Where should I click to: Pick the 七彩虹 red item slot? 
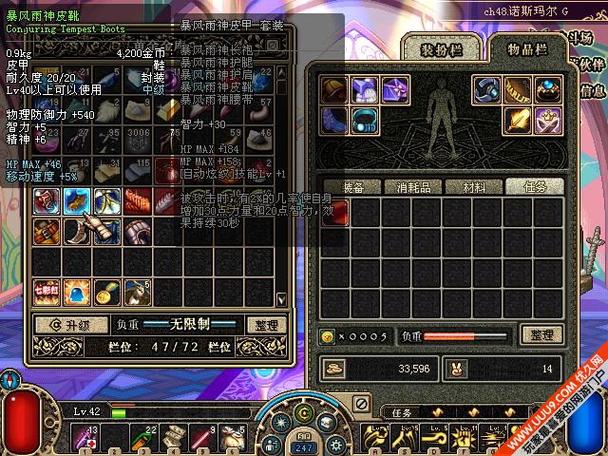point(47,290)
